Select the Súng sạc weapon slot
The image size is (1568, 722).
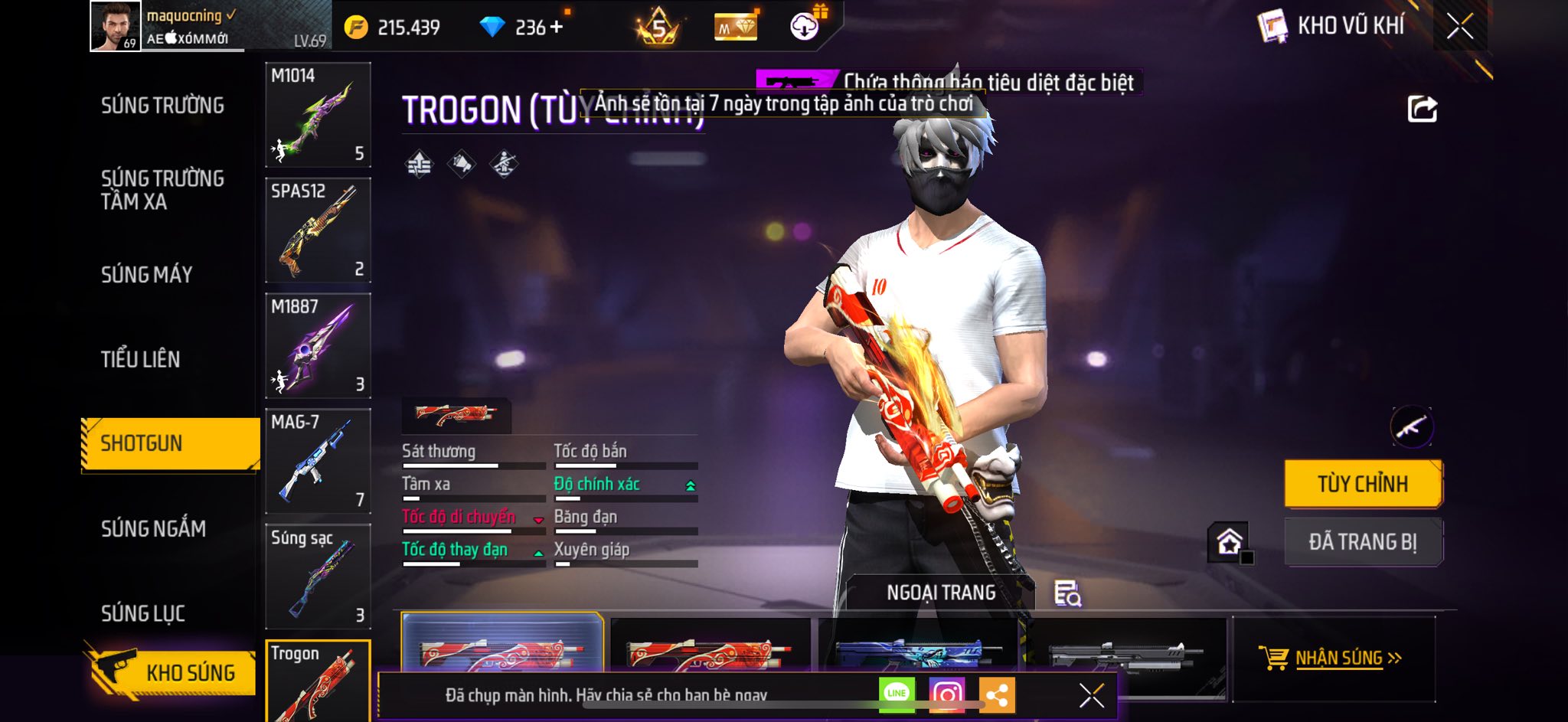(x=318, y=577)
